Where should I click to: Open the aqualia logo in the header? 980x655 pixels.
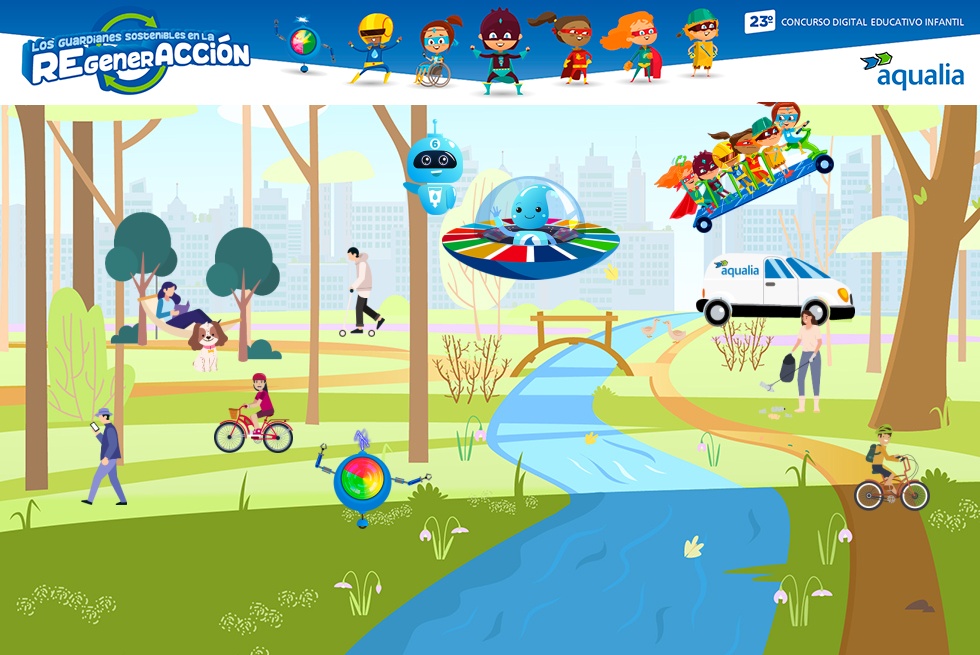[x=911, y=70]
